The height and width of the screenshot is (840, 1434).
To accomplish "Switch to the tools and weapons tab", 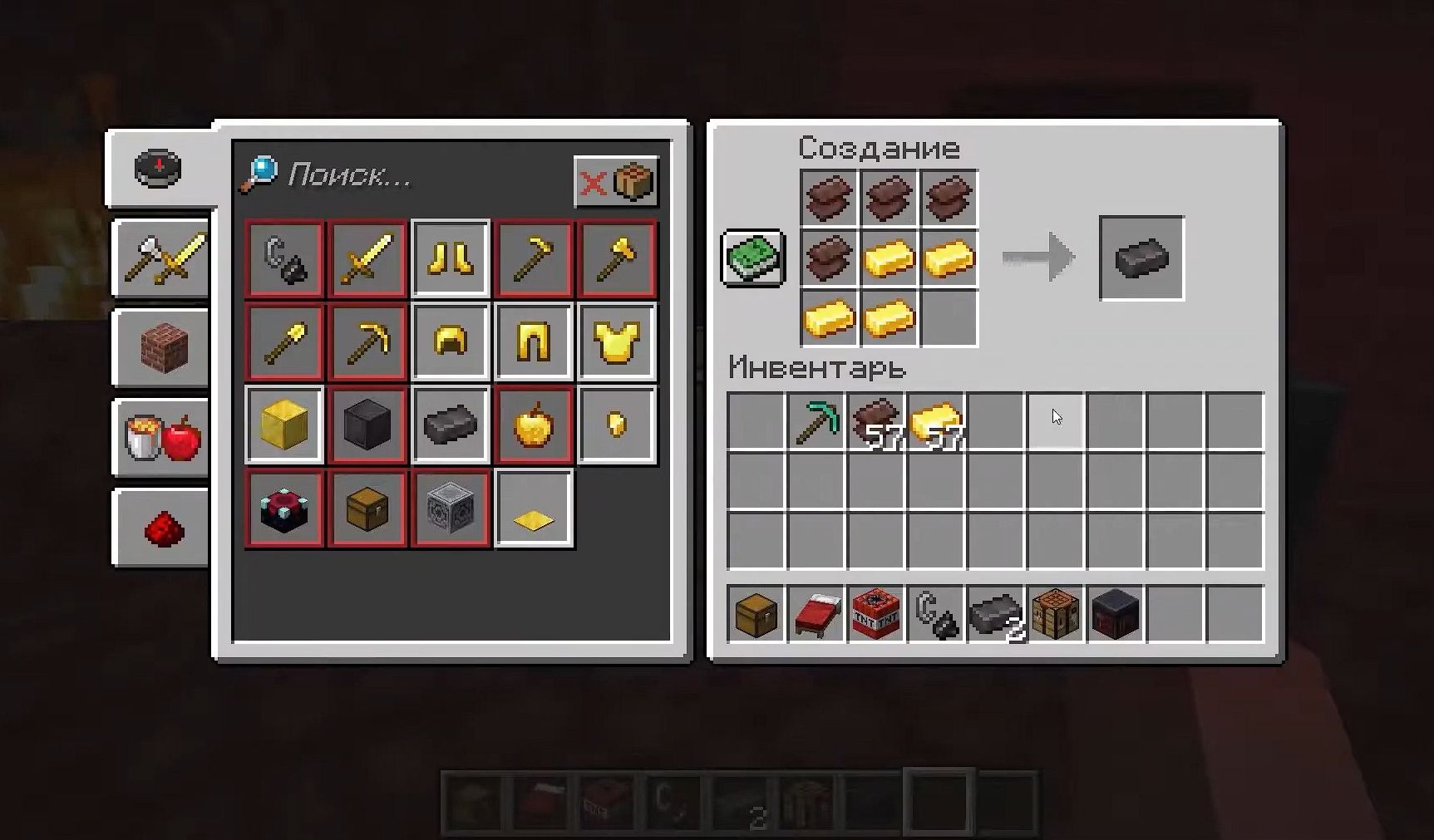I will [162, 258].
